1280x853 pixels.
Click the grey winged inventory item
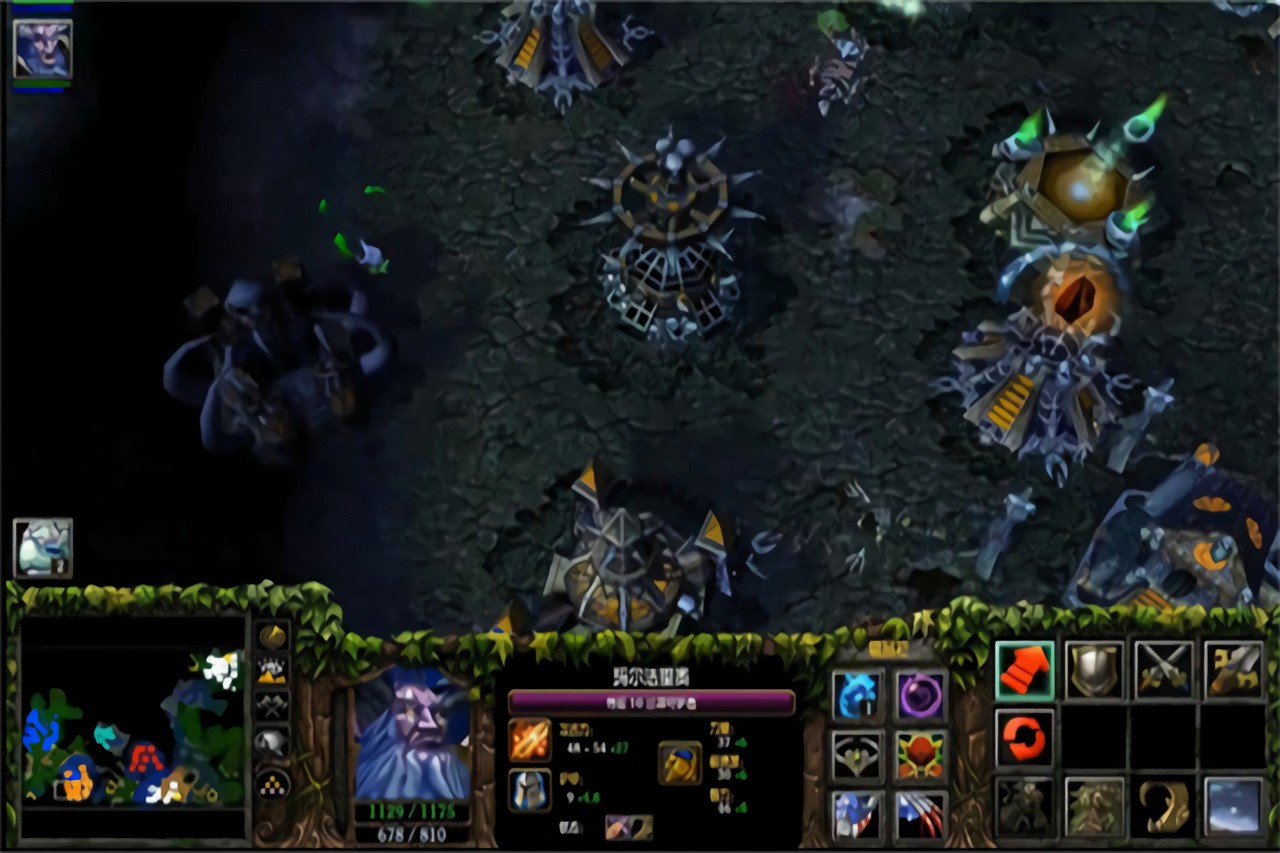click(857, 756)
